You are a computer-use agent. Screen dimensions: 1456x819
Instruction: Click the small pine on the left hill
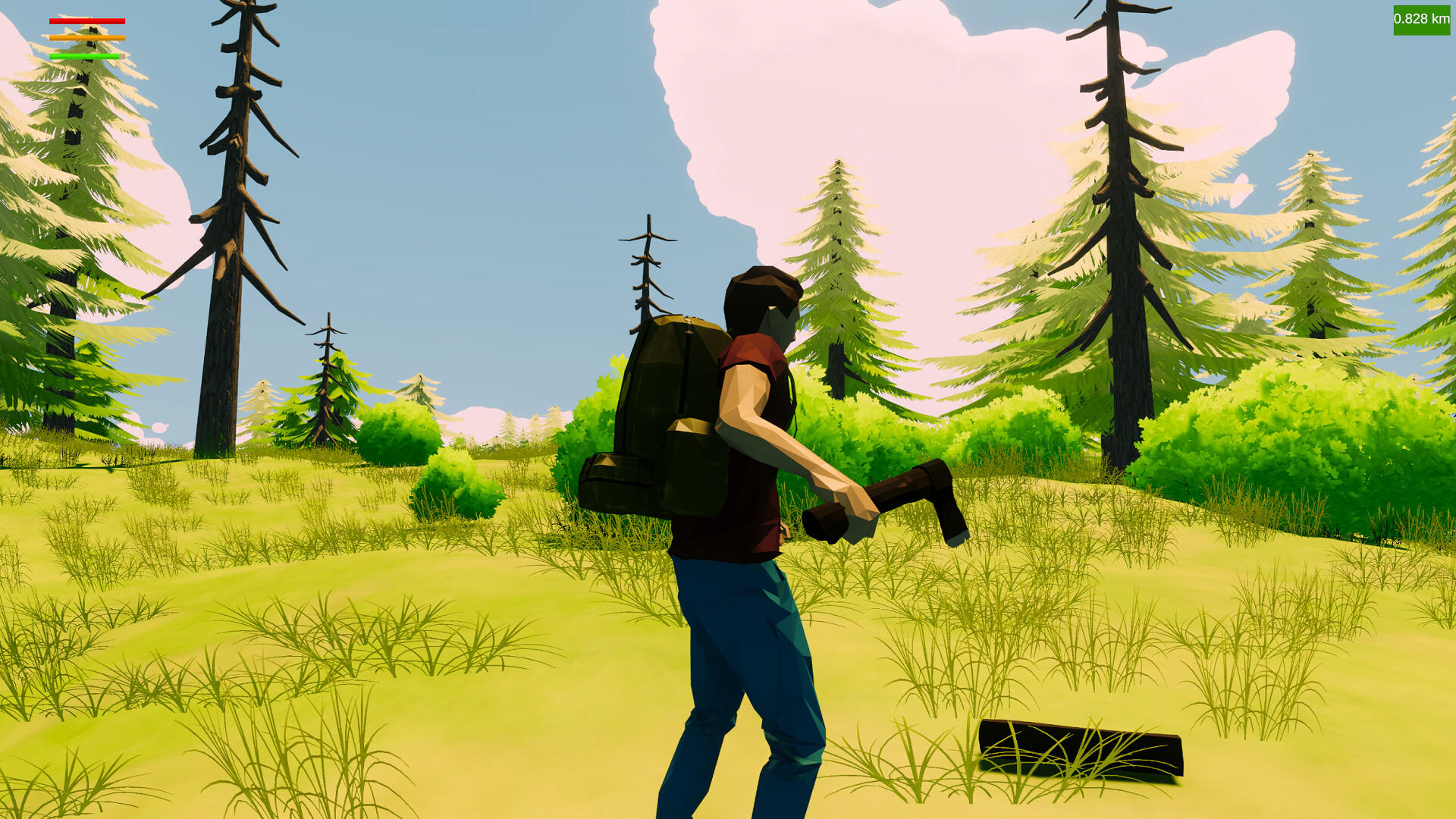click(x=326, y=387)
